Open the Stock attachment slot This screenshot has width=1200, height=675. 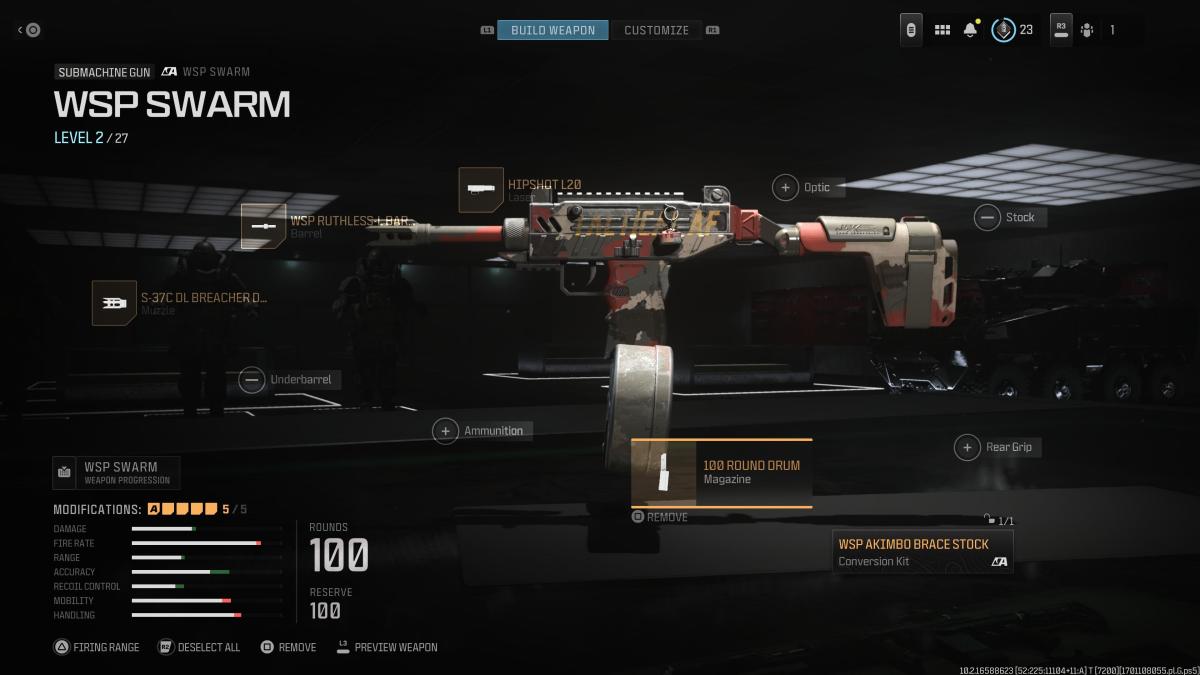click(988, 217)
